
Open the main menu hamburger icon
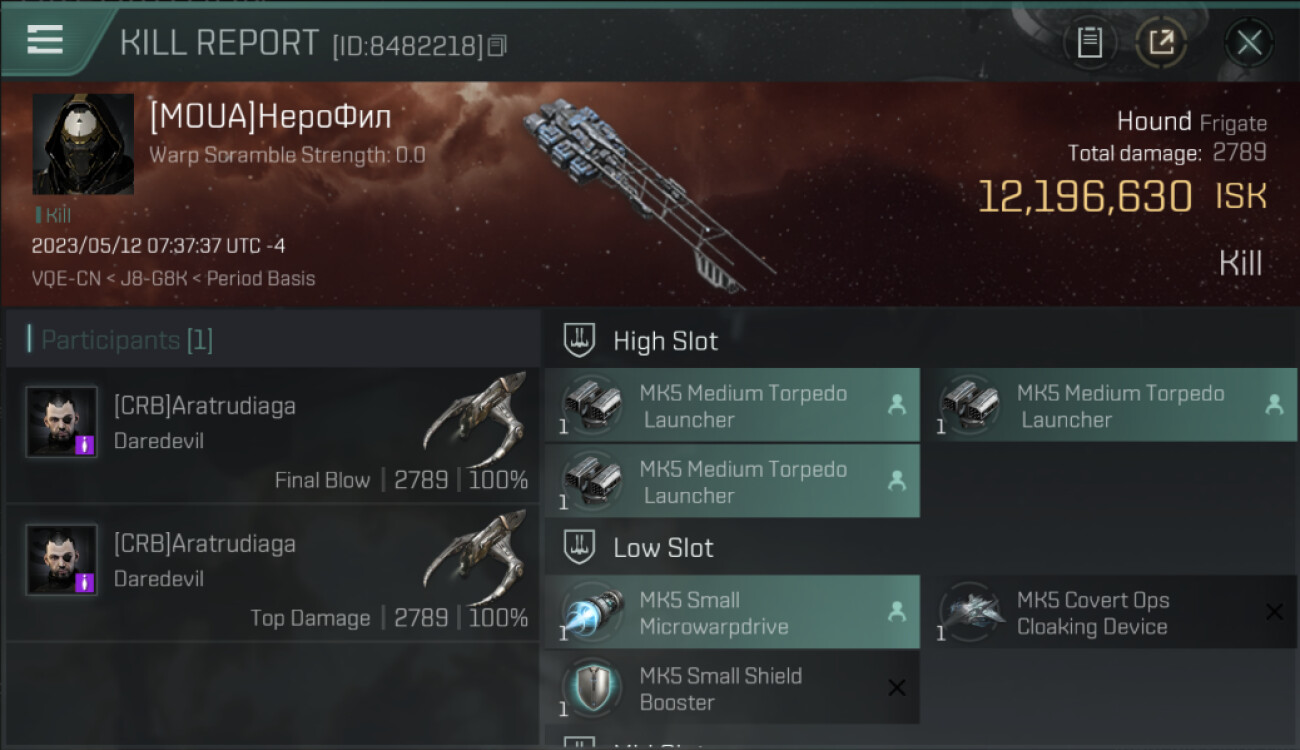click(45, 40)
